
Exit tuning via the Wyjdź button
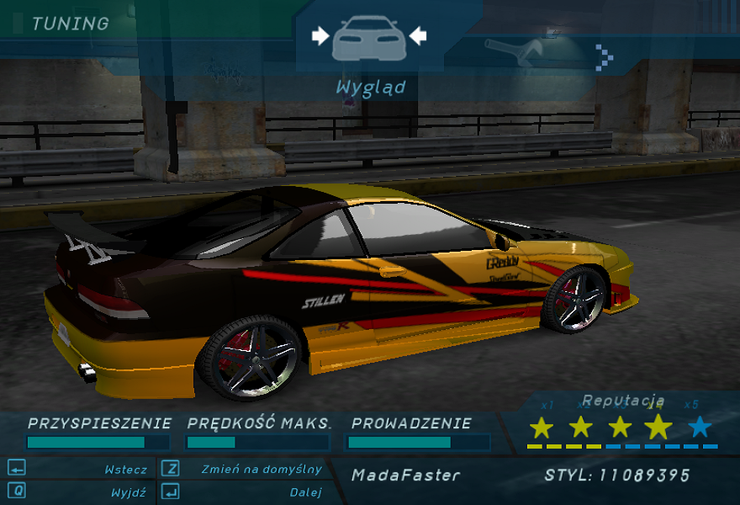point(128,492)
